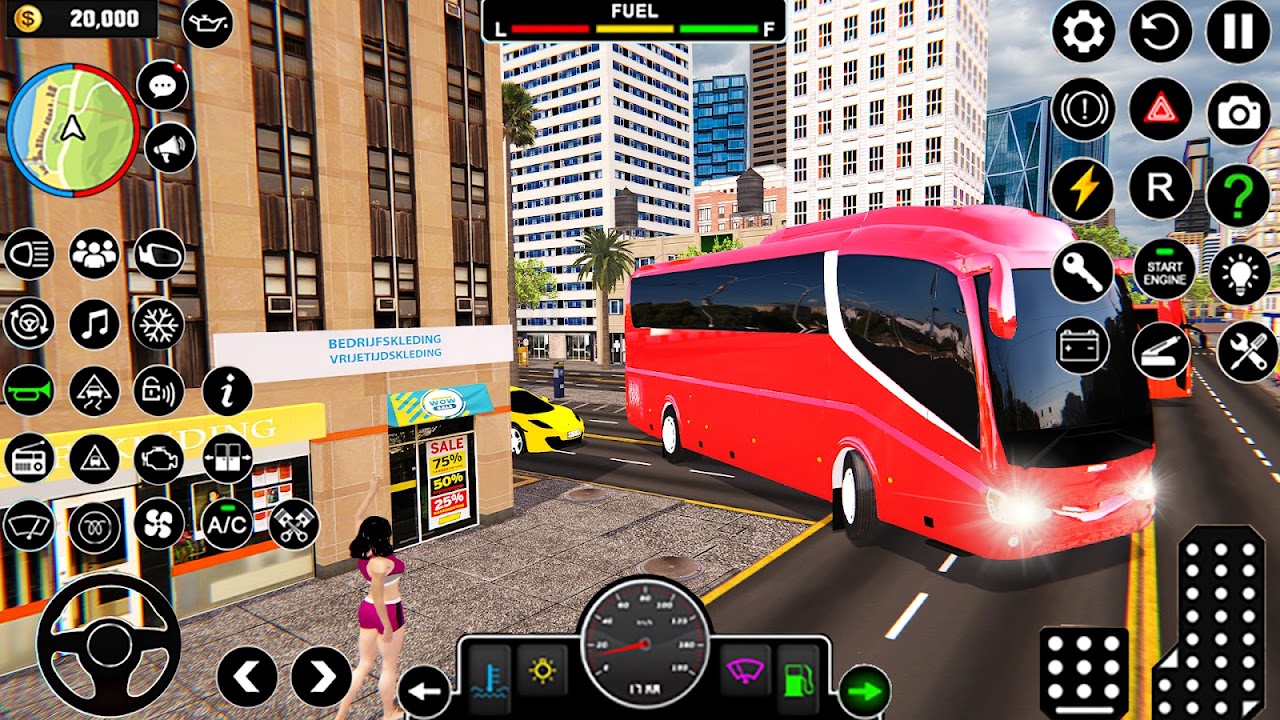The image size is (1280, 720).
Task: Open the settings gear menu
Action: pyautogui.click(x=1083, y=32)
